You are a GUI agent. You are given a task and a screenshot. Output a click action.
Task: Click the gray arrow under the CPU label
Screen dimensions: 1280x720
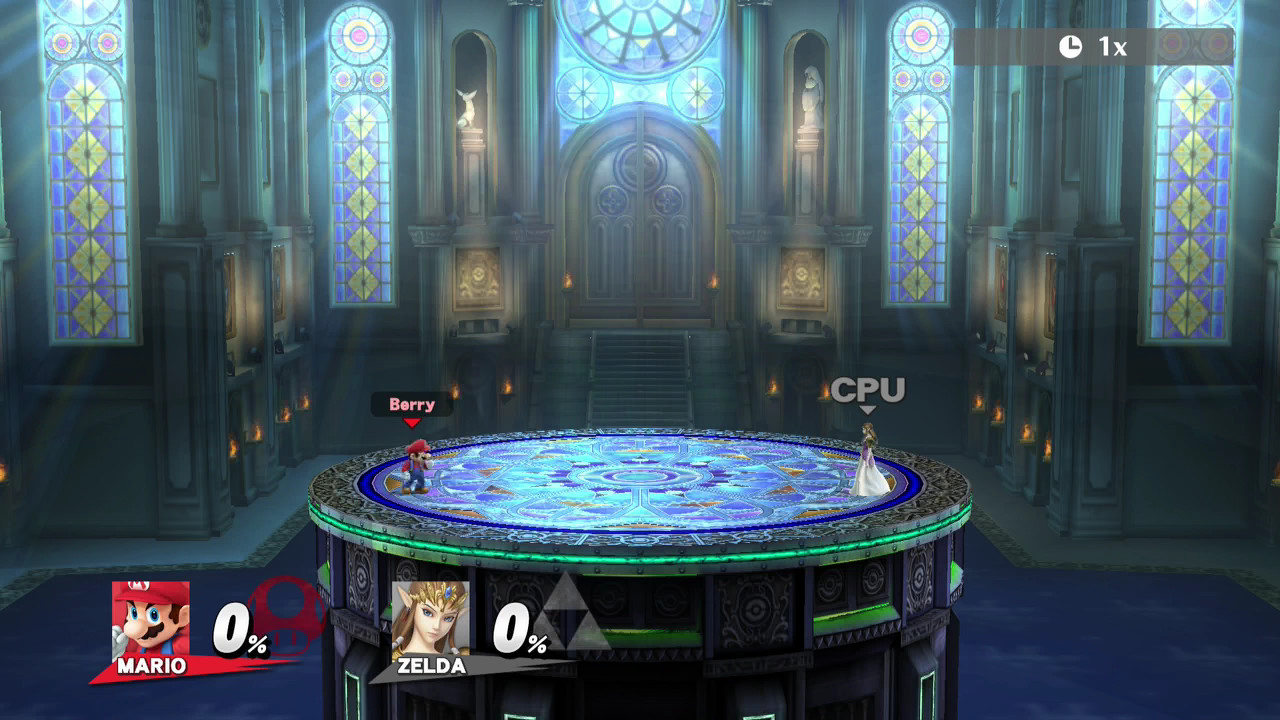tap(866, 410)
